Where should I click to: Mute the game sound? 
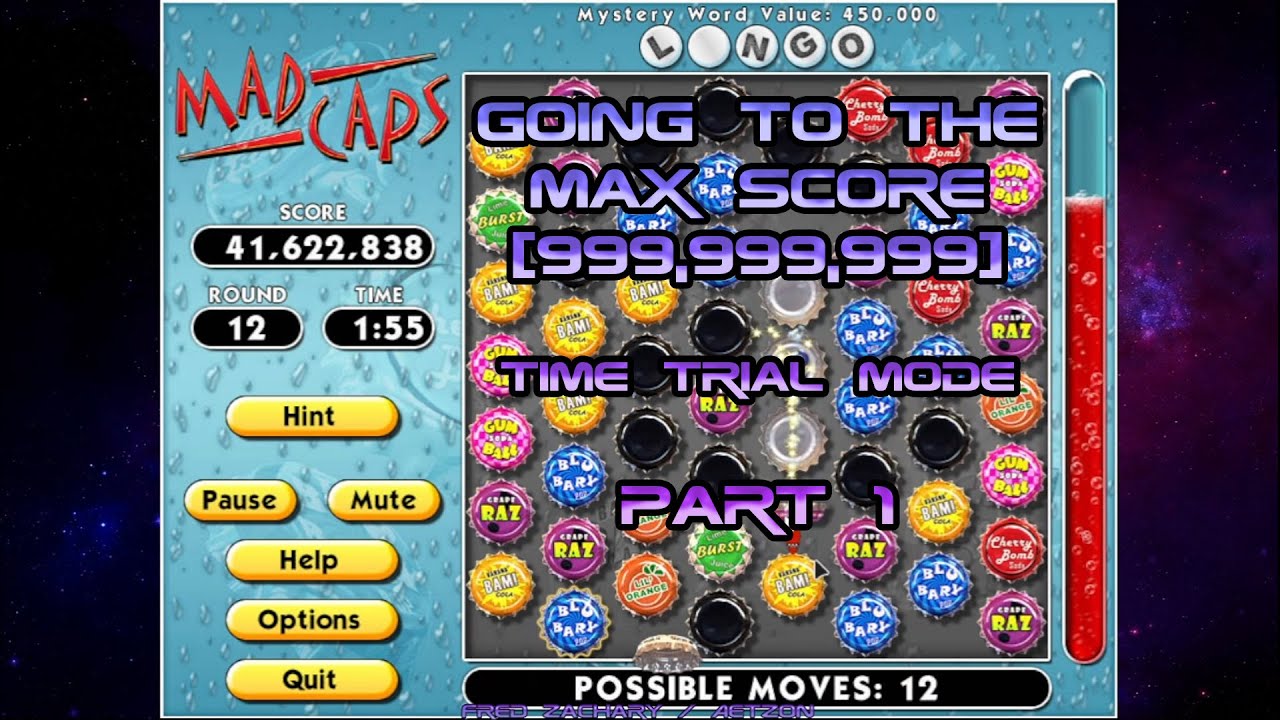point(382,500)
